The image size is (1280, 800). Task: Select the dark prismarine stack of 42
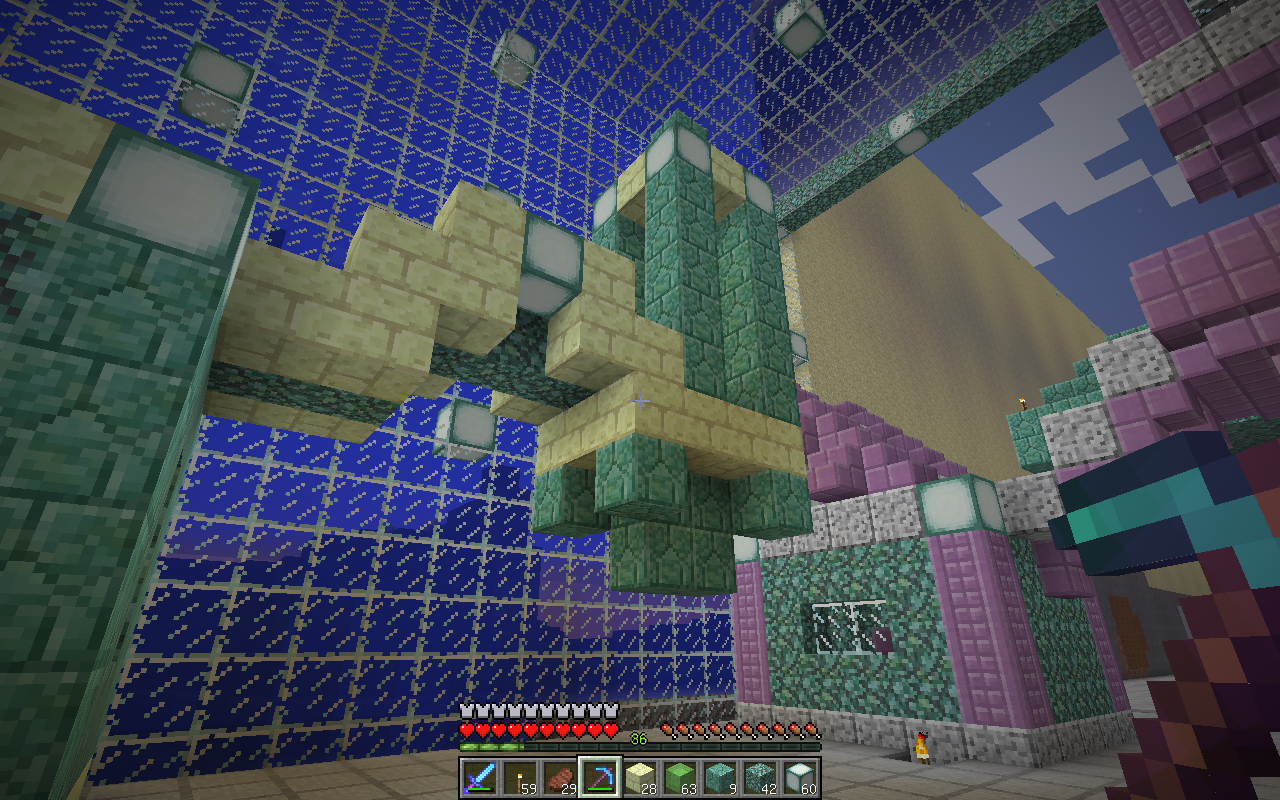(759, 777)
